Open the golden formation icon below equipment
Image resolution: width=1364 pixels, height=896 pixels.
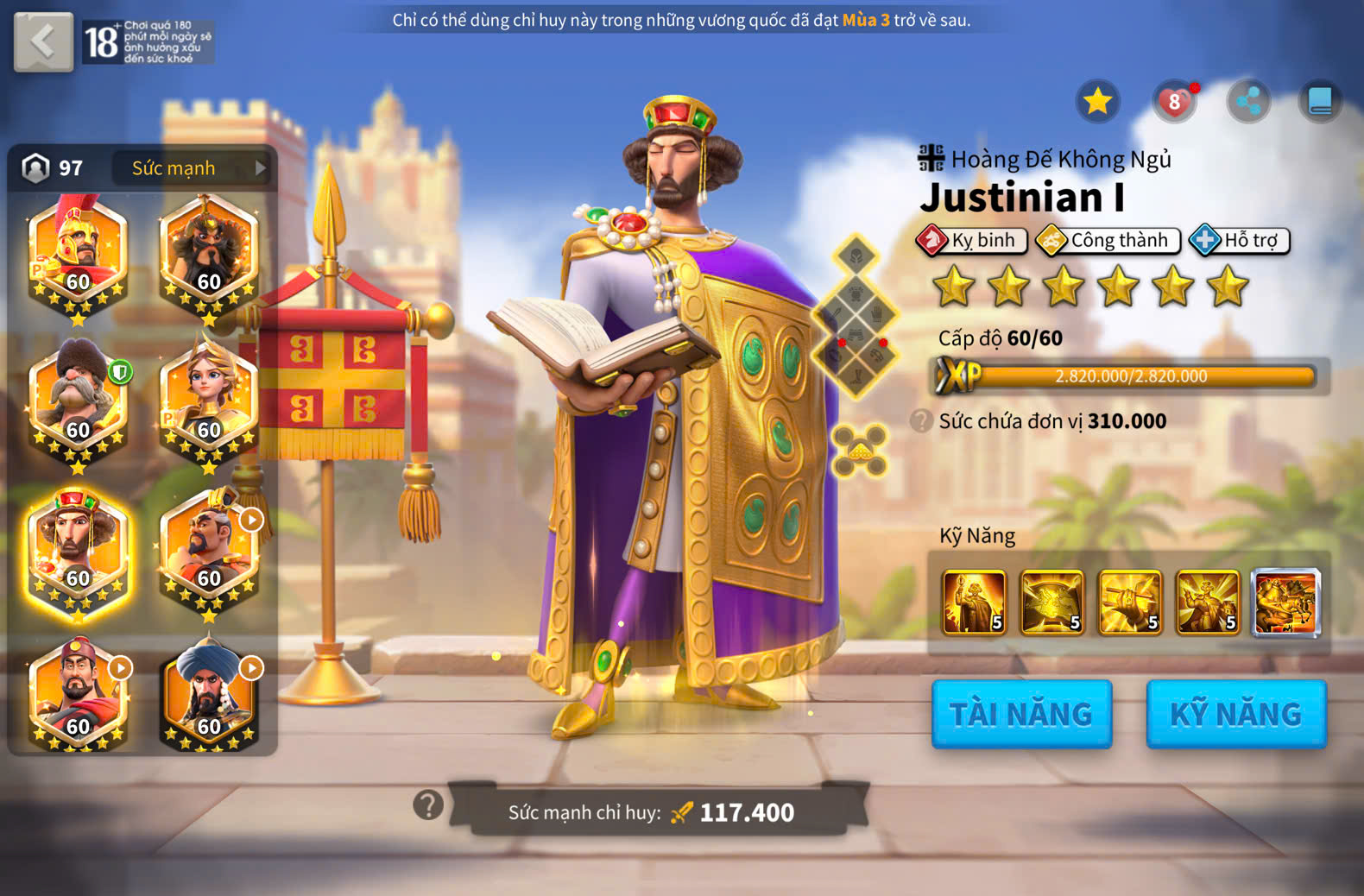click(x=859, y=450)
